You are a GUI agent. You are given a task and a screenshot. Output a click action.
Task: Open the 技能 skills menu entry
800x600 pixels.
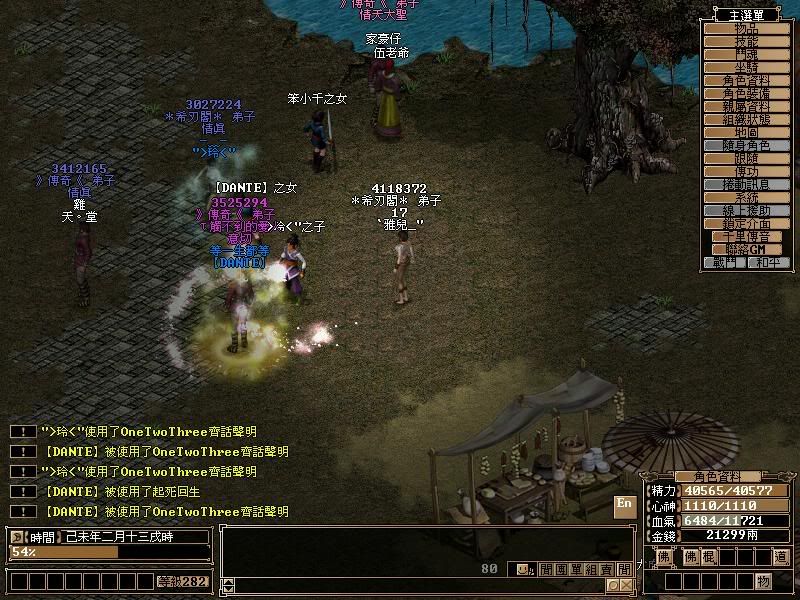pyautogui.click(x=747, y=42)
